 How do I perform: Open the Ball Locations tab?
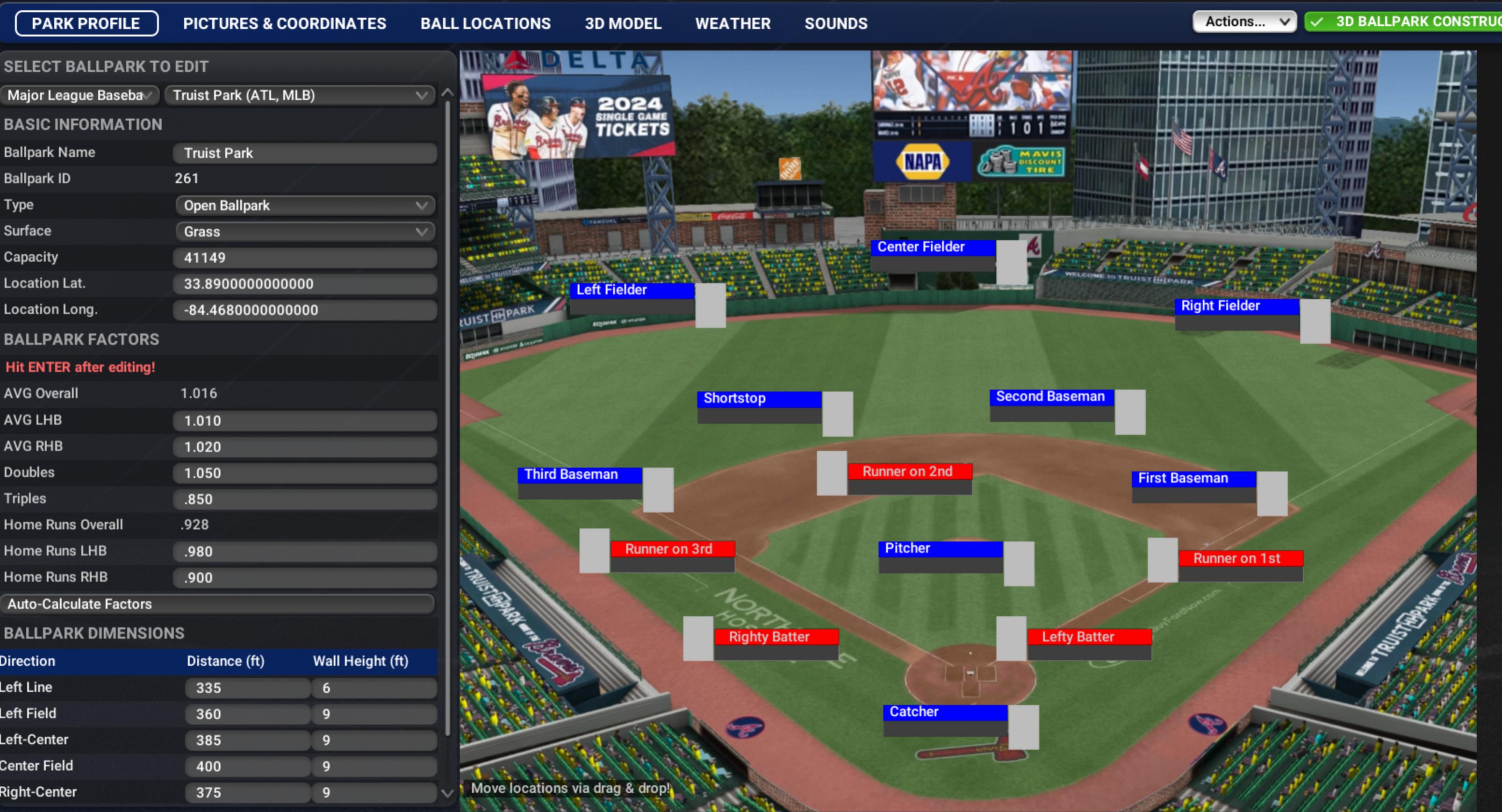(x=485, y=23)
